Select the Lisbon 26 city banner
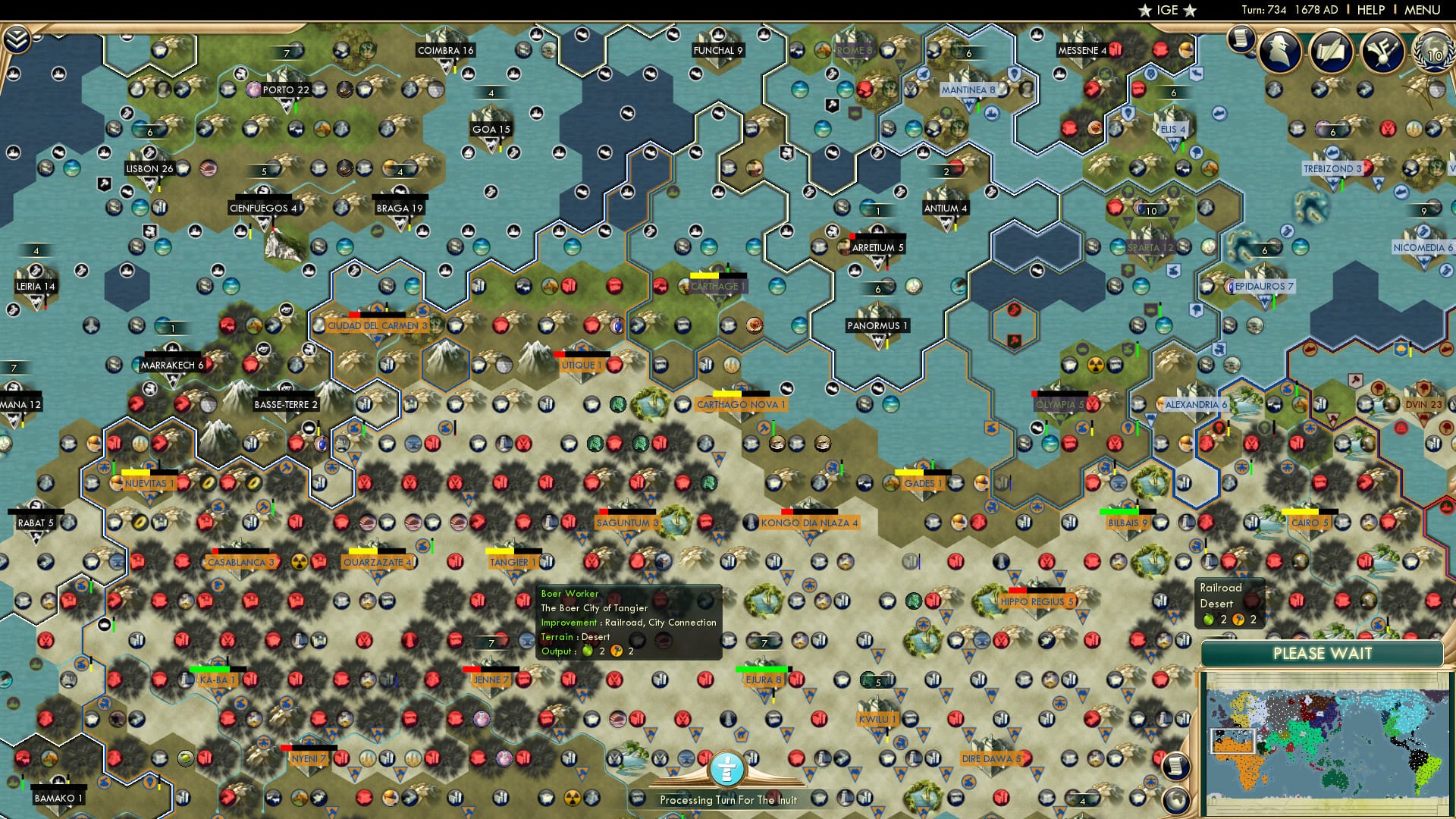This screenshot has width=1456, height=819. tap(149, 168)
